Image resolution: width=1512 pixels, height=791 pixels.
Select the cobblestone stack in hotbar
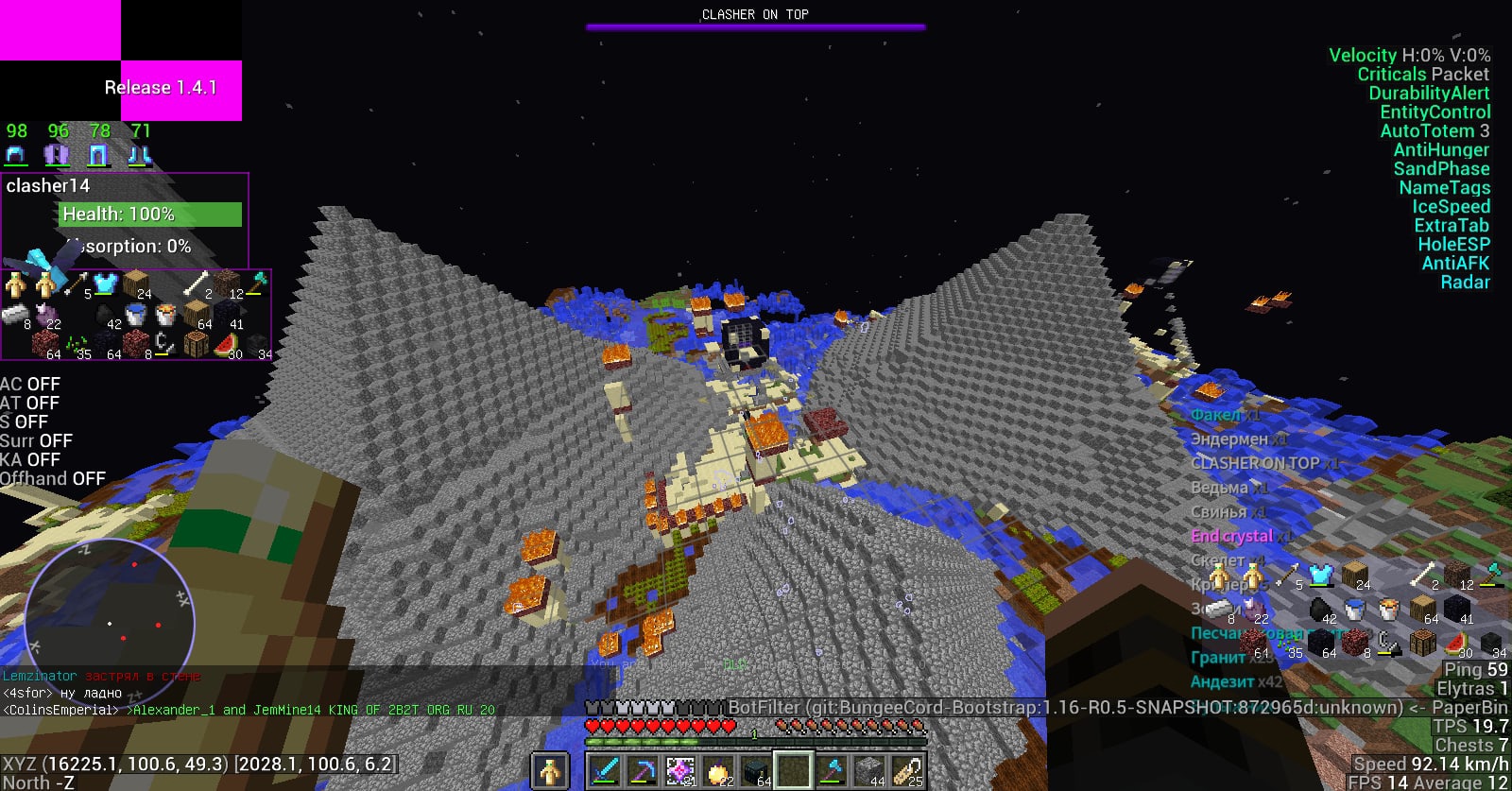[869, 771]
